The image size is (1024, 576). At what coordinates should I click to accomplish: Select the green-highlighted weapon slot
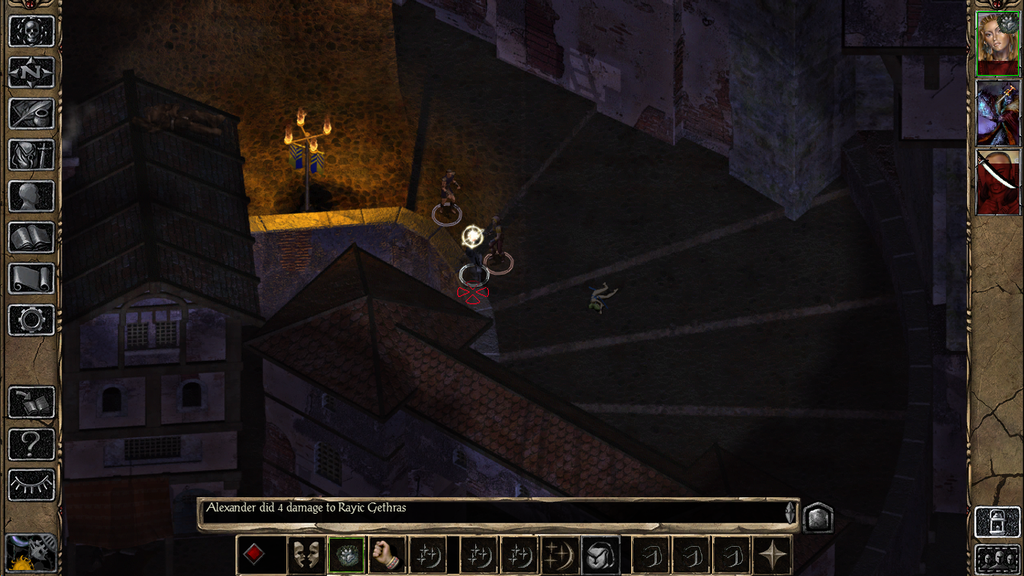(346, 555)
